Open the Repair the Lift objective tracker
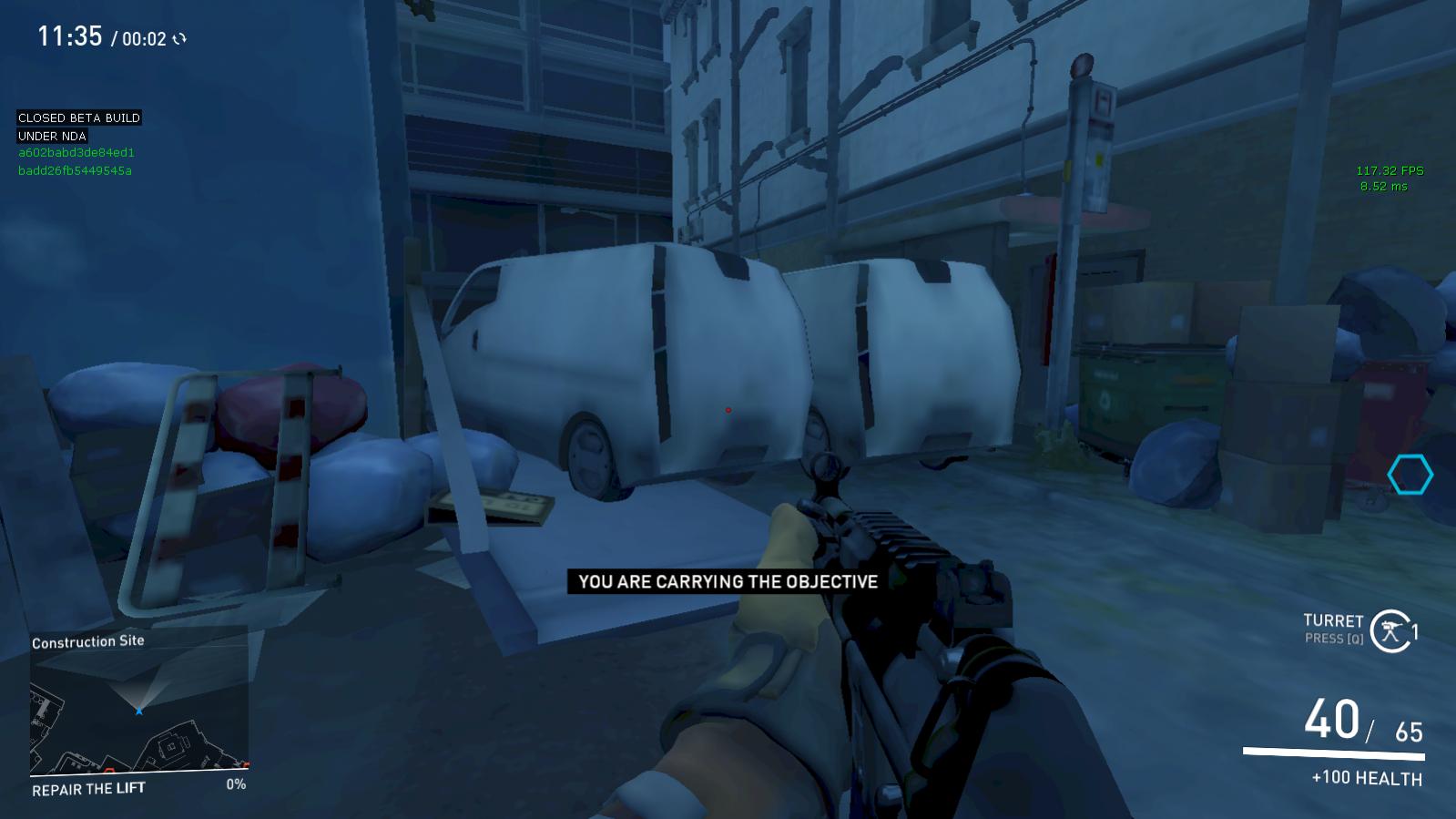 point(88,788)
